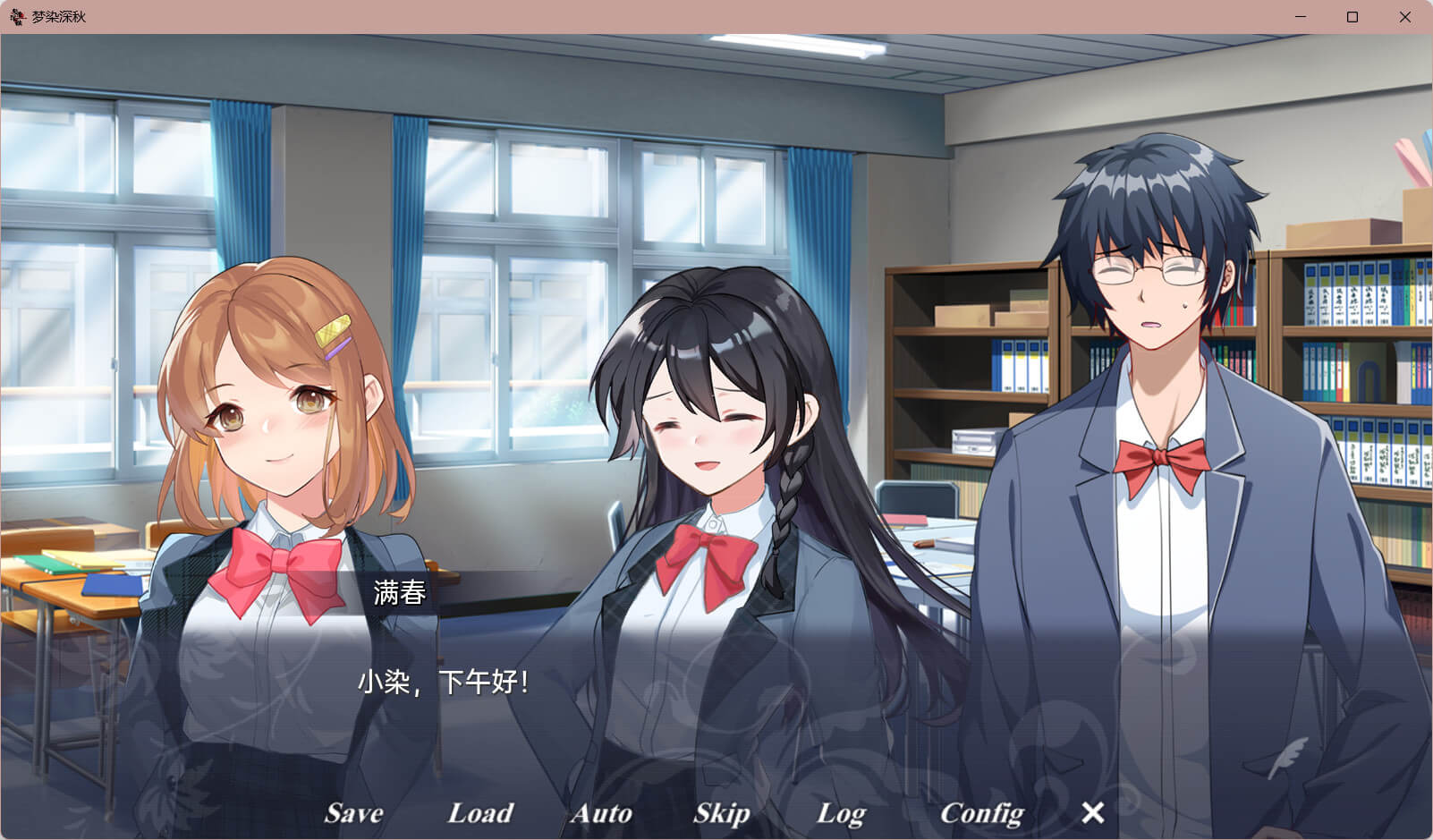
Task: Close the game window
Action: click(x=1404, y=17)
